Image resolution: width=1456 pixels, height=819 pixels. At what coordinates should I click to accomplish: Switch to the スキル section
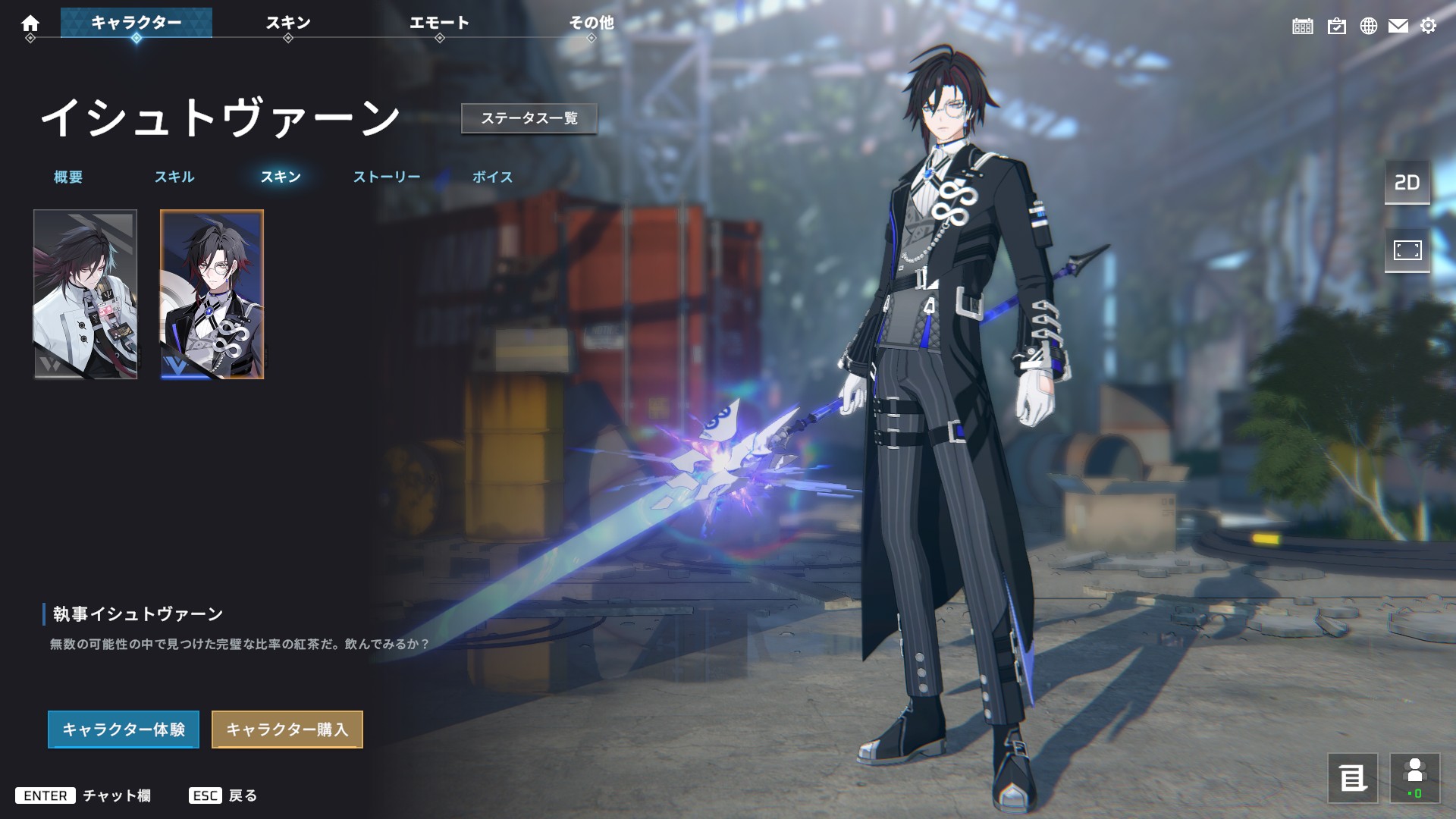(x=174, y=177)
